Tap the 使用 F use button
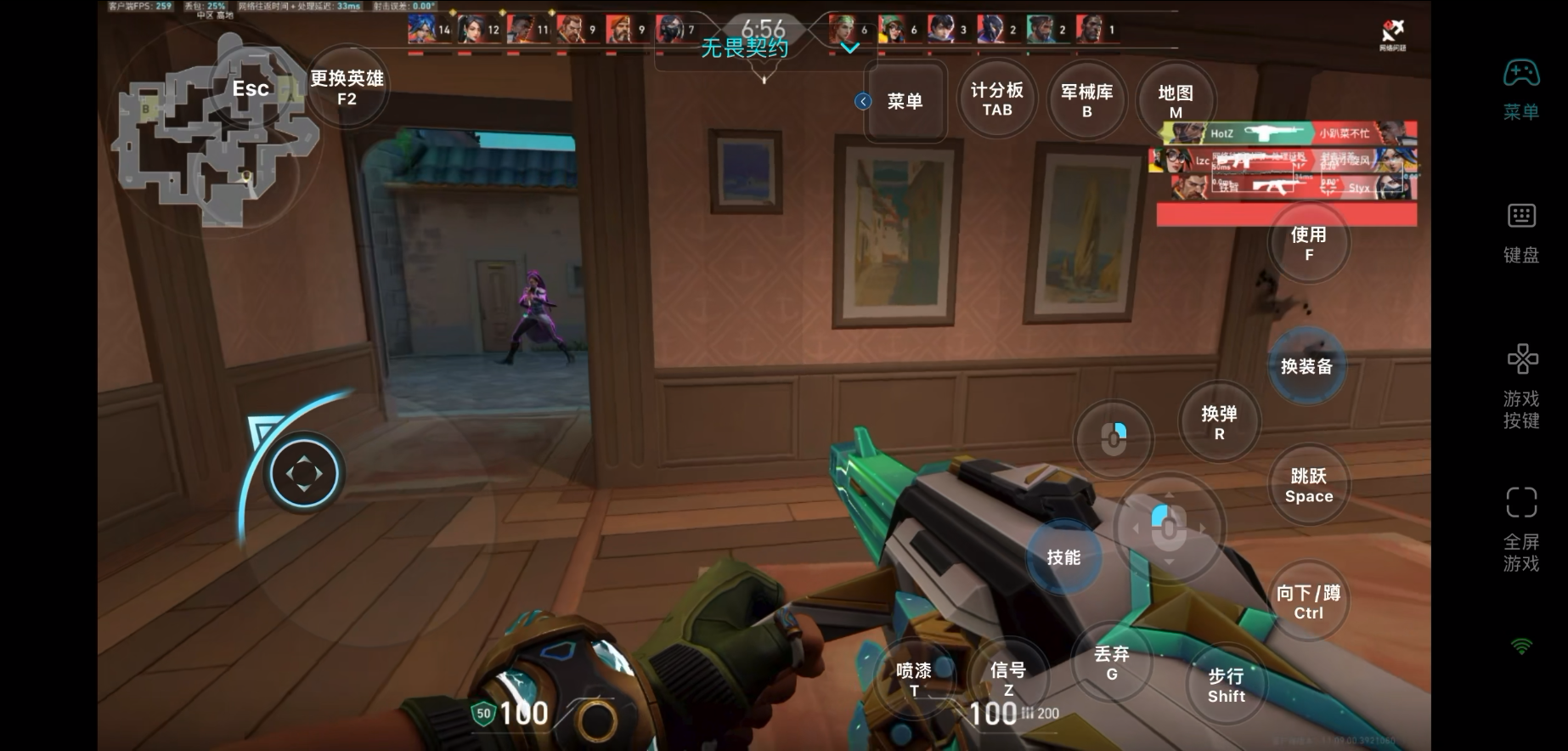Image resolution: width=1568 pixels, height=751 pixels. (1308, 243)
